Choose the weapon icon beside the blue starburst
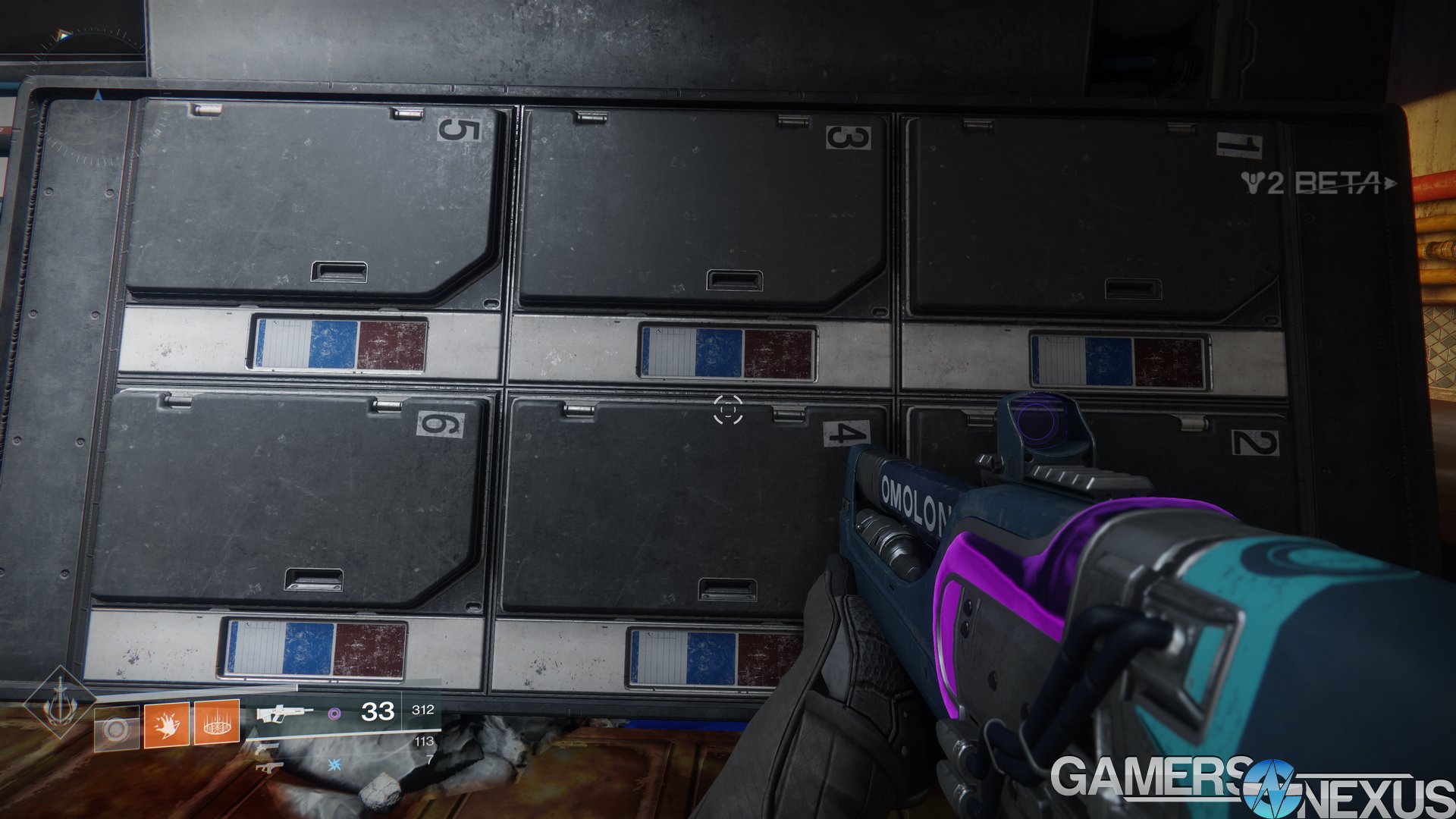Viewport: 1456px width, 819px height. 268,767
